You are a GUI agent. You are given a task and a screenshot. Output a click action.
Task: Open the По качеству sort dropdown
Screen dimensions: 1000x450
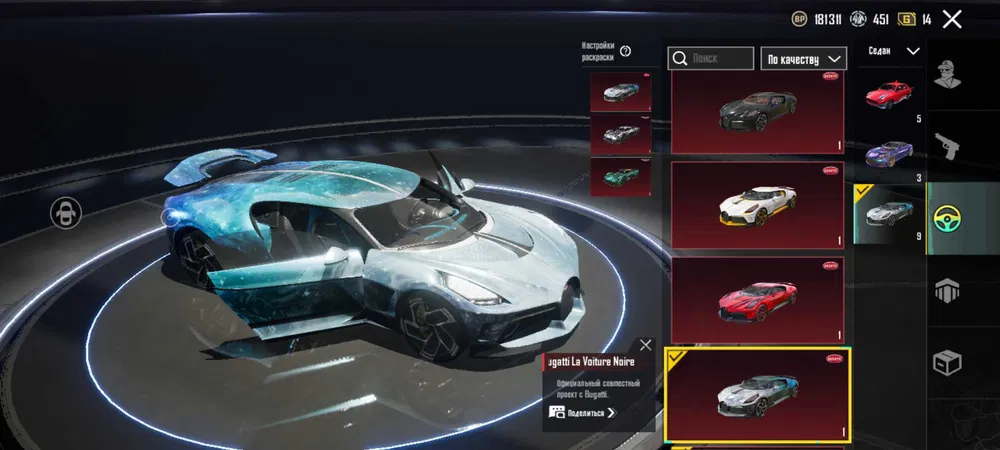click(803, 59)
